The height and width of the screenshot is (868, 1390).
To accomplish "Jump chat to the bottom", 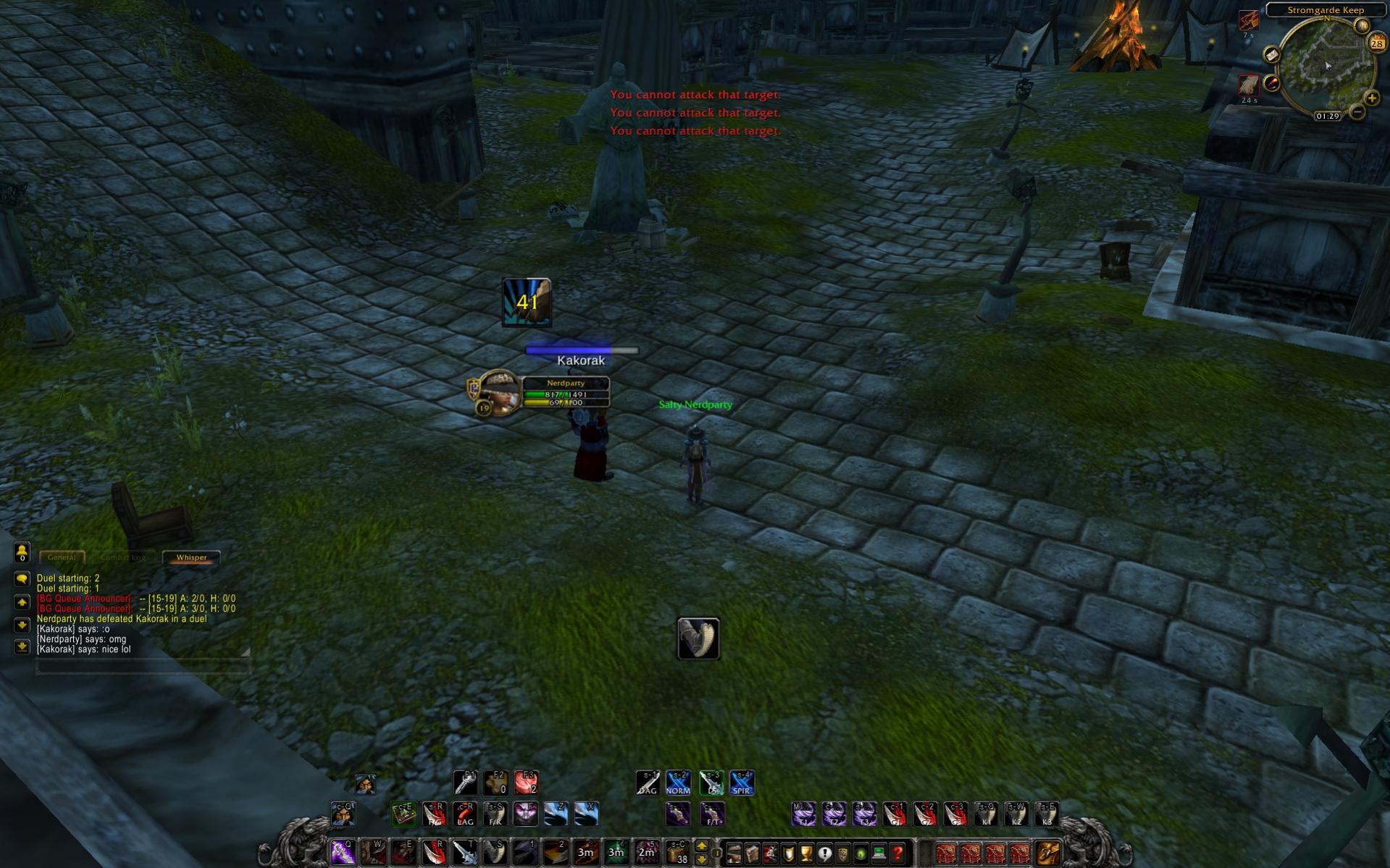I will tap(22, 646).
